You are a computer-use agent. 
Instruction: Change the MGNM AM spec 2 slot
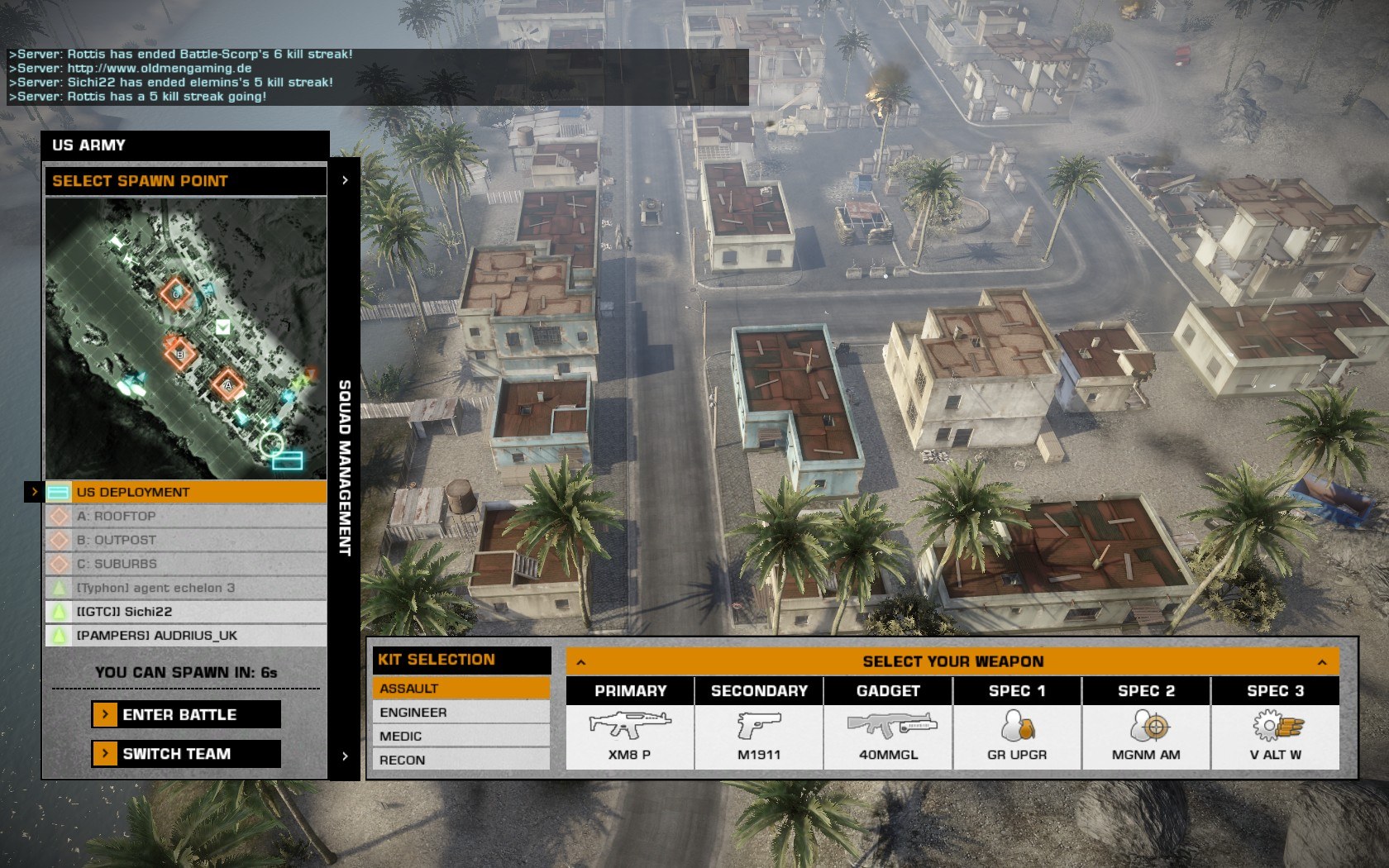[x=1146, y=736]
